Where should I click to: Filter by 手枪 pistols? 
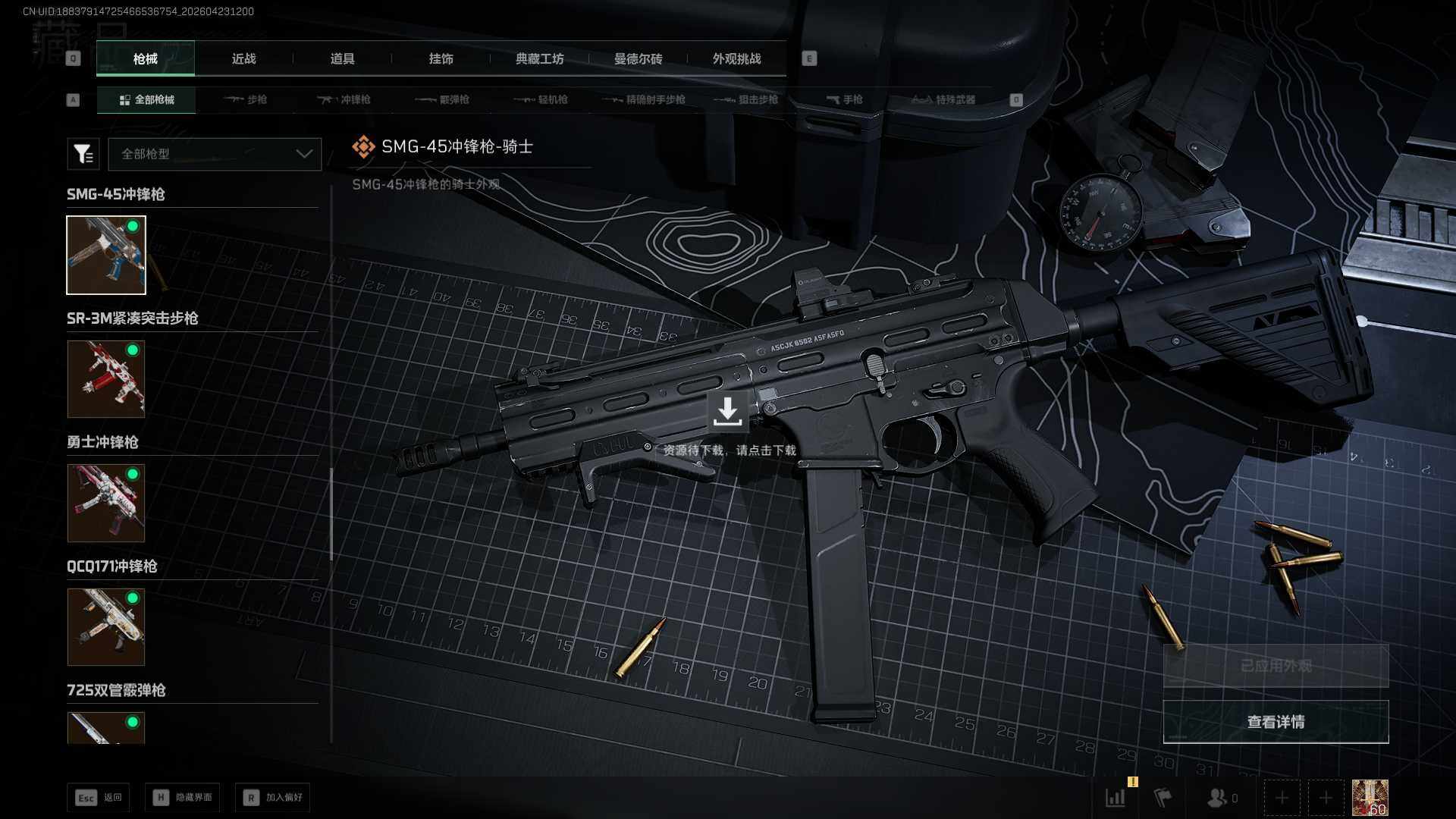(845, 99)
